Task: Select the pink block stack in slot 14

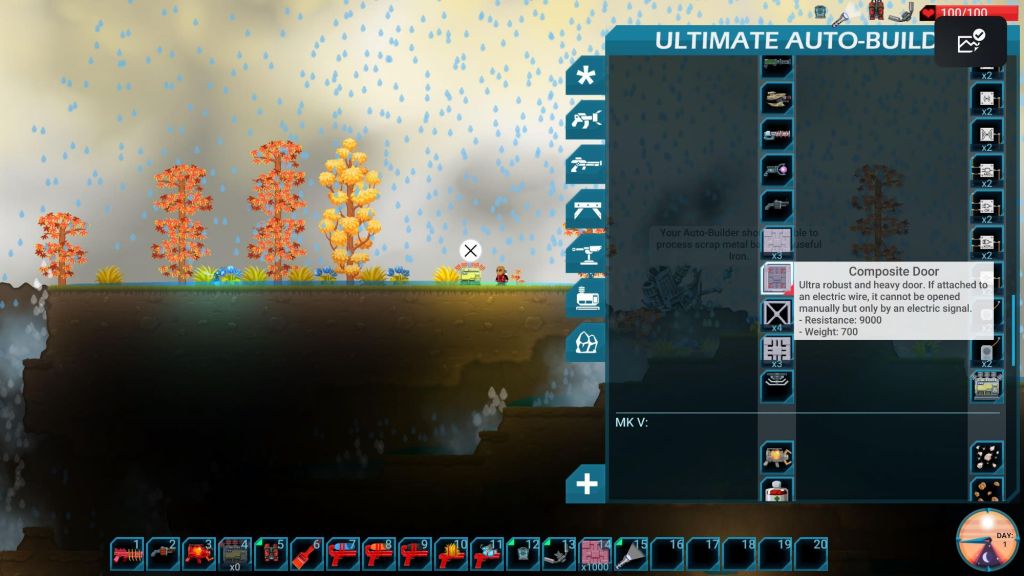Action: pyautogui.click(x=596, y=553)
